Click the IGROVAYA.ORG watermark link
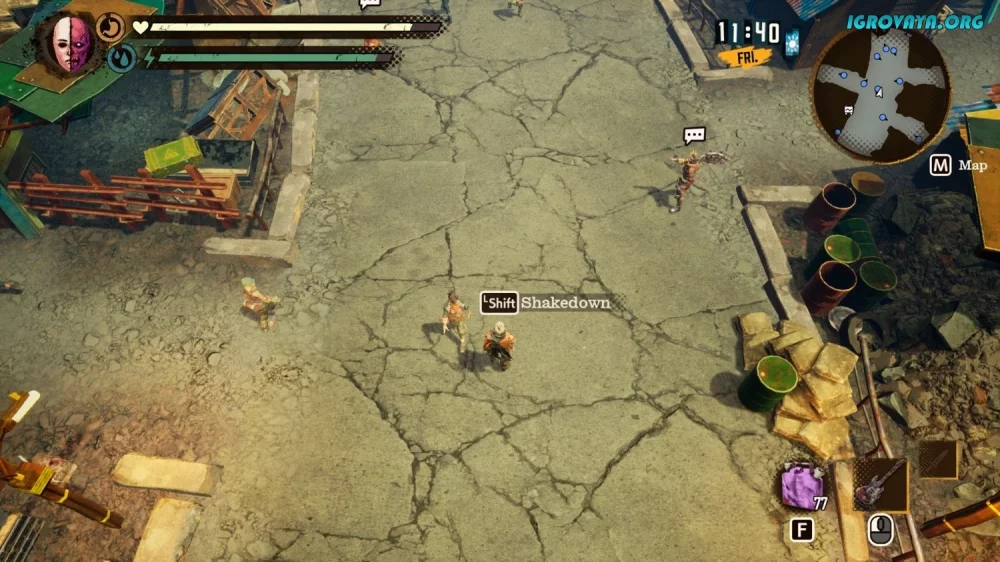1000x562 pixels. [917, 20]
